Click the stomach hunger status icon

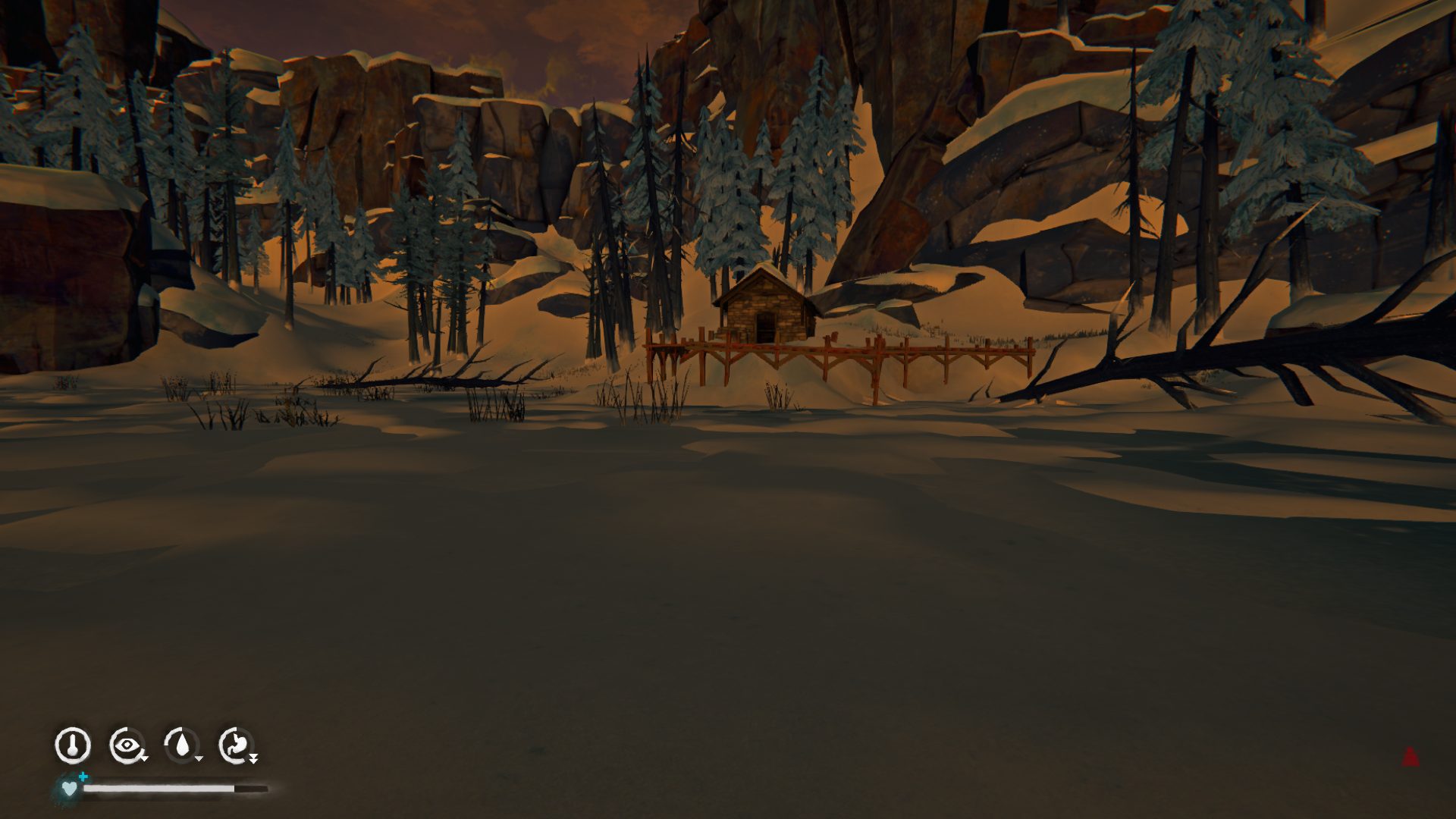(237, 745)
